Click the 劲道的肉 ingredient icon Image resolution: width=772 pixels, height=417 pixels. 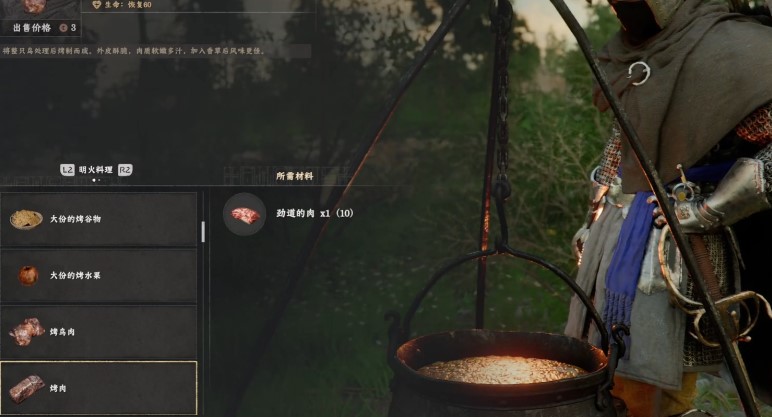(x=244, y=214)
